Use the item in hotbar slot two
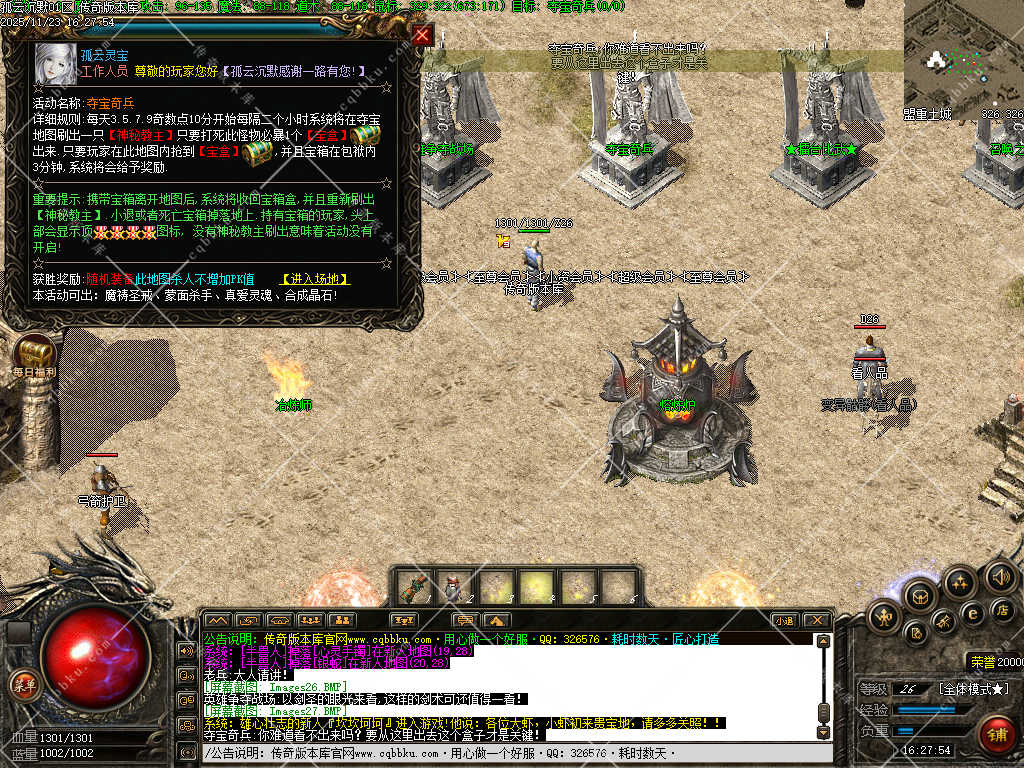 tap(456, 587)
